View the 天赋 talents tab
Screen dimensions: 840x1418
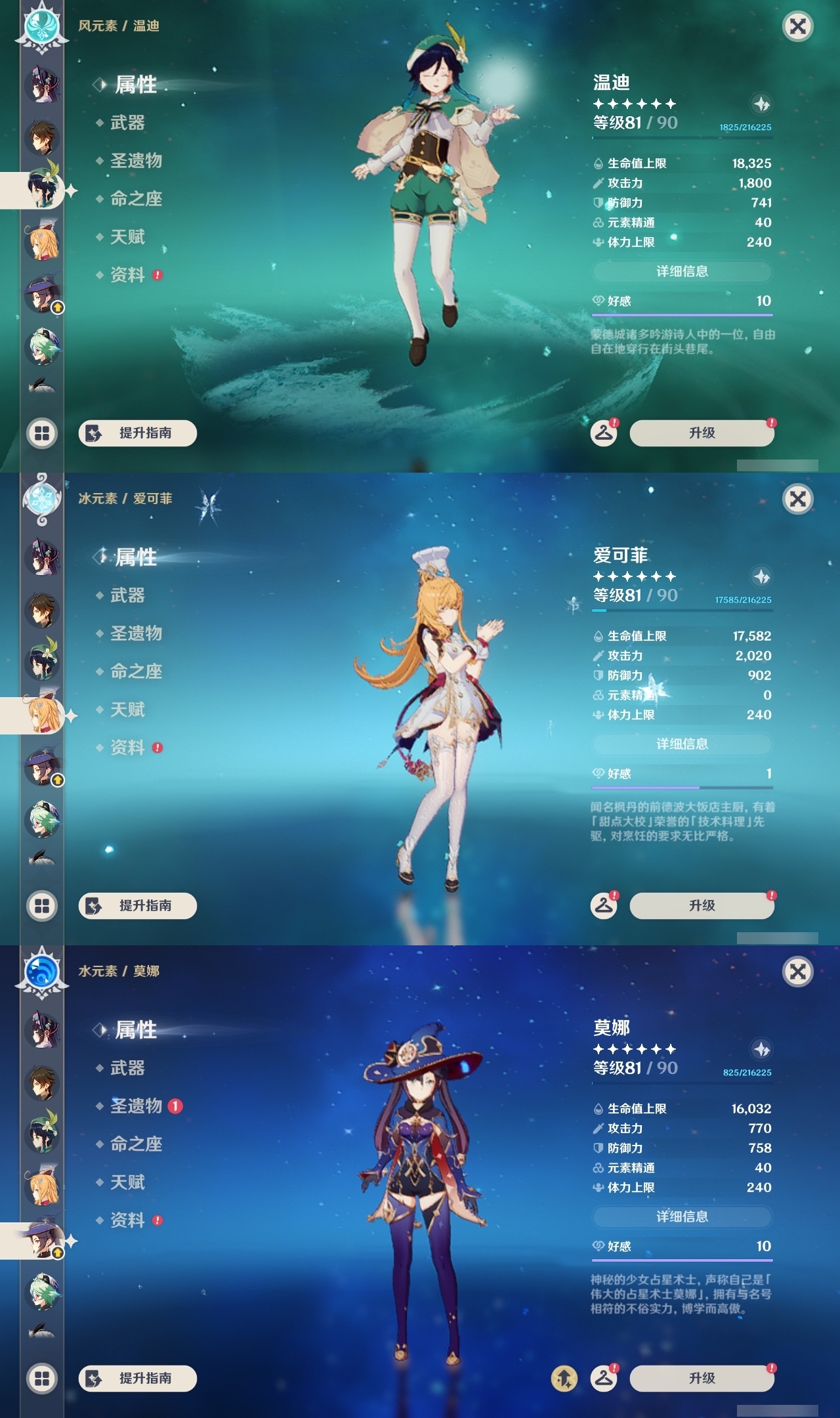[127, 238]
